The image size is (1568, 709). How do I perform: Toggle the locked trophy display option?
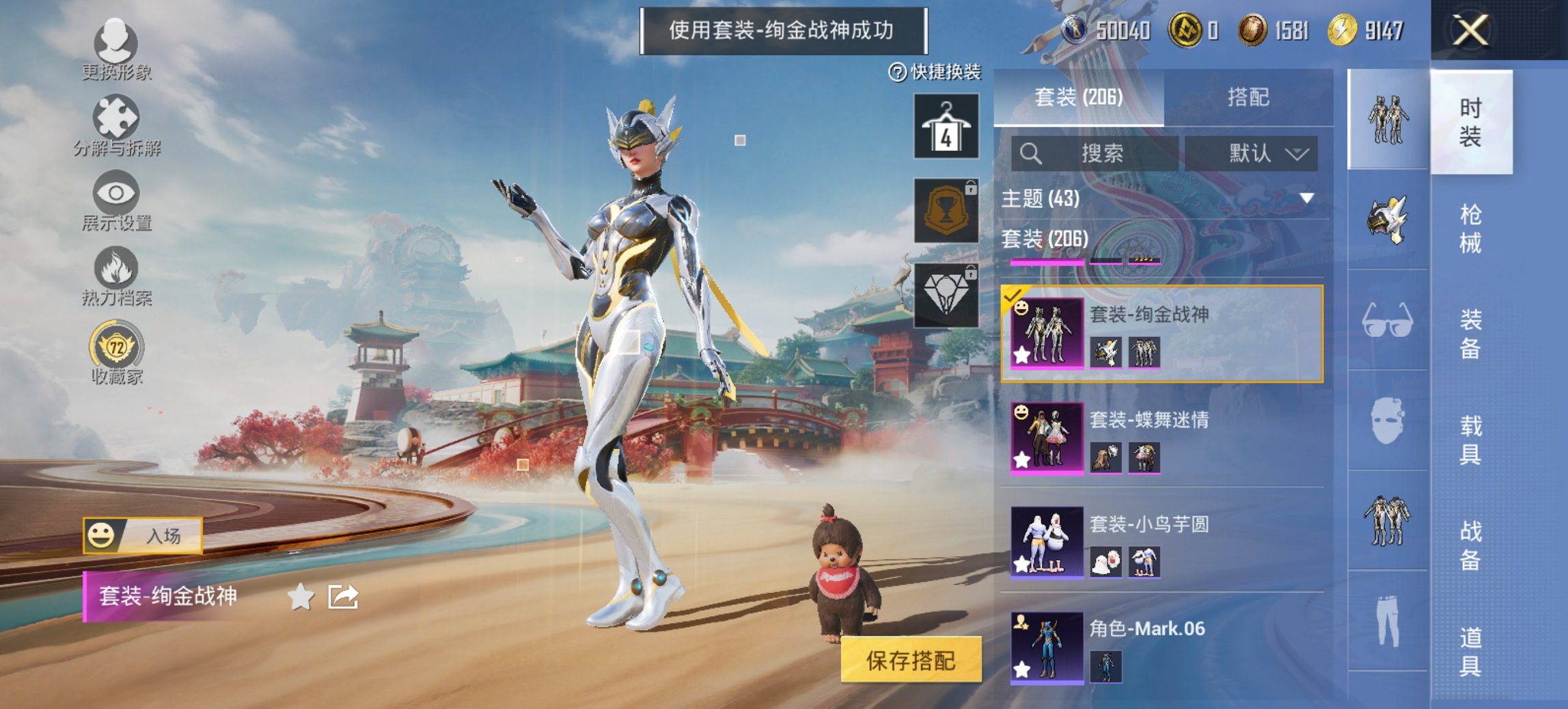pyautogui.click(x=946, y=210)
